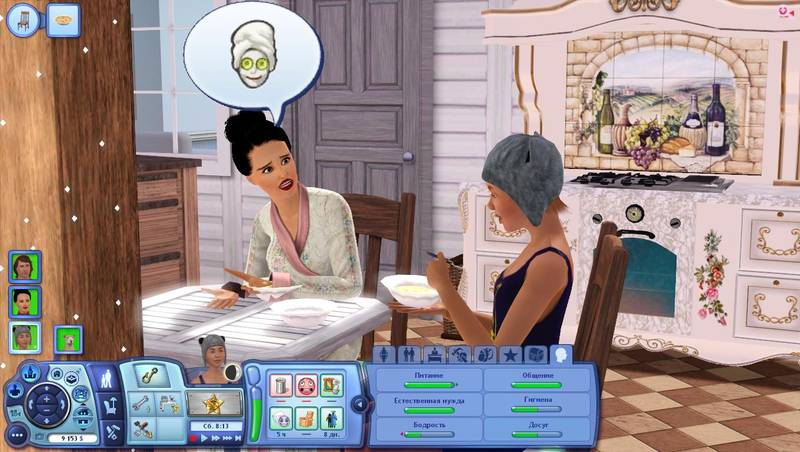The image size is (800, 452).
Task: Pause the game with red button
Action: click(195, 438)
